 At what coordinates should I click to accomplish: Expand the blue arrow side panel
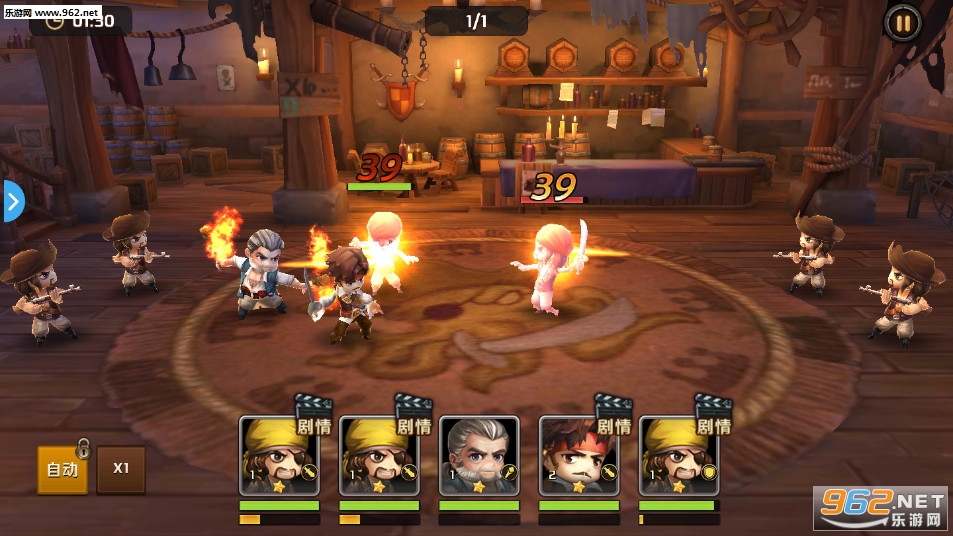(x=12, y=202)
